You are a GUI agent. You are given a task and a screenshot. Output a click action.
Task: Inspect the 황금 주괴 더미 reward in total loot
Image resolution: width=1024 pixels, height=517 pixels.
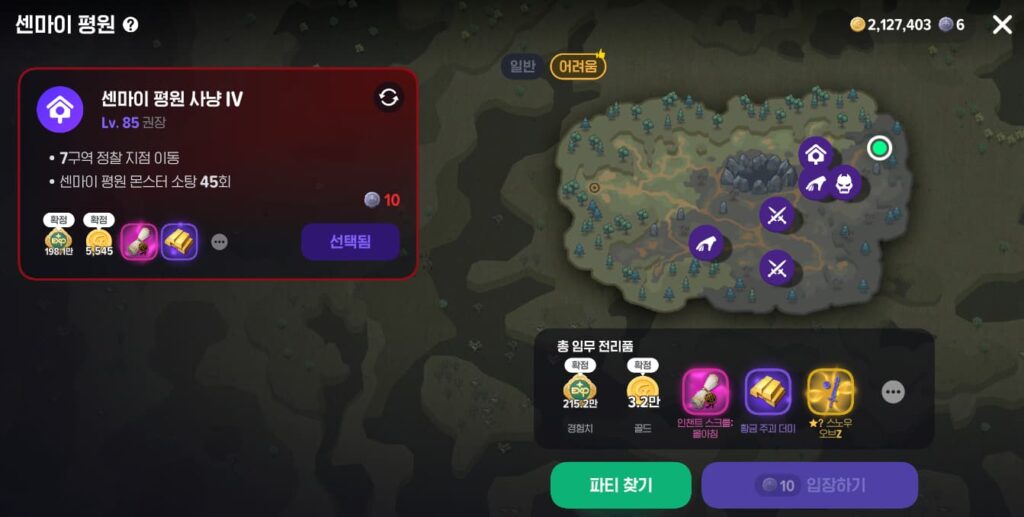pyautogui.click(x=768, y=392)
